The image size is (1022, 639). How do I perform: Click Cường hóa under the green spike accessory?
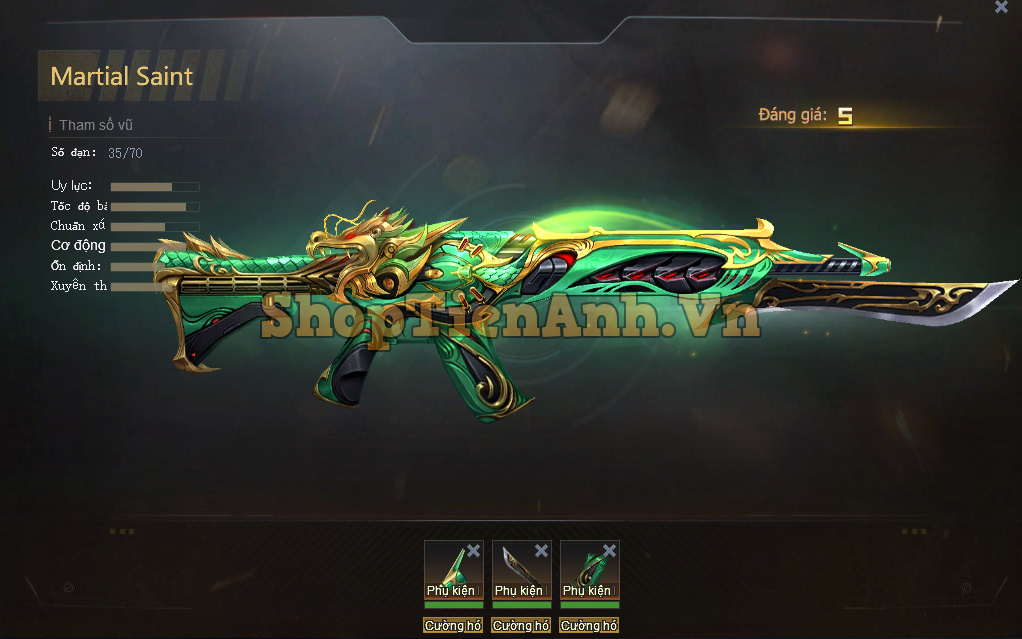tap(453, 626)
